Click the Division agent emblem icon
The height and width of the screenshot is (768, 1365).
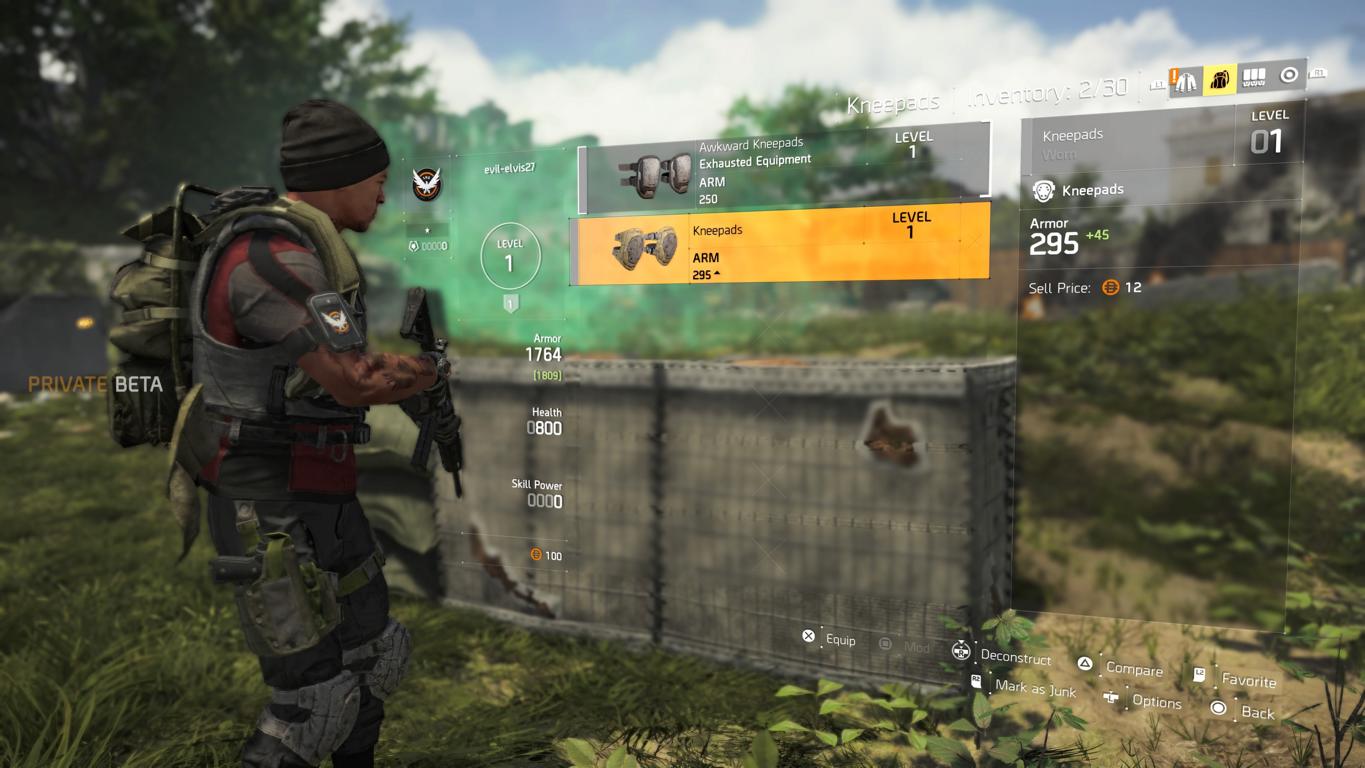(x=427, y=183)
